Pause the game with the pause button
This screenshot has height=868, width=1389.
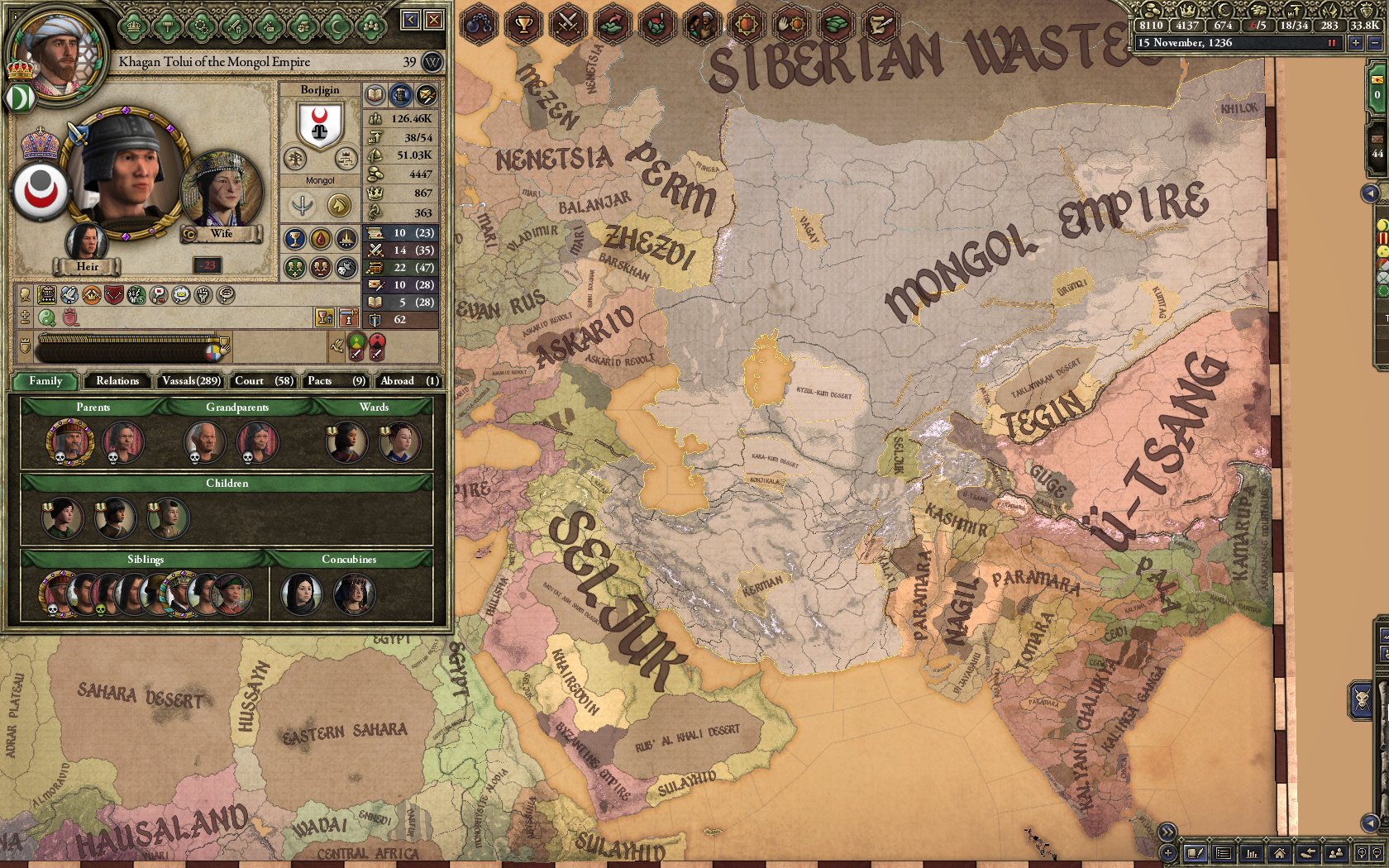1333,43
